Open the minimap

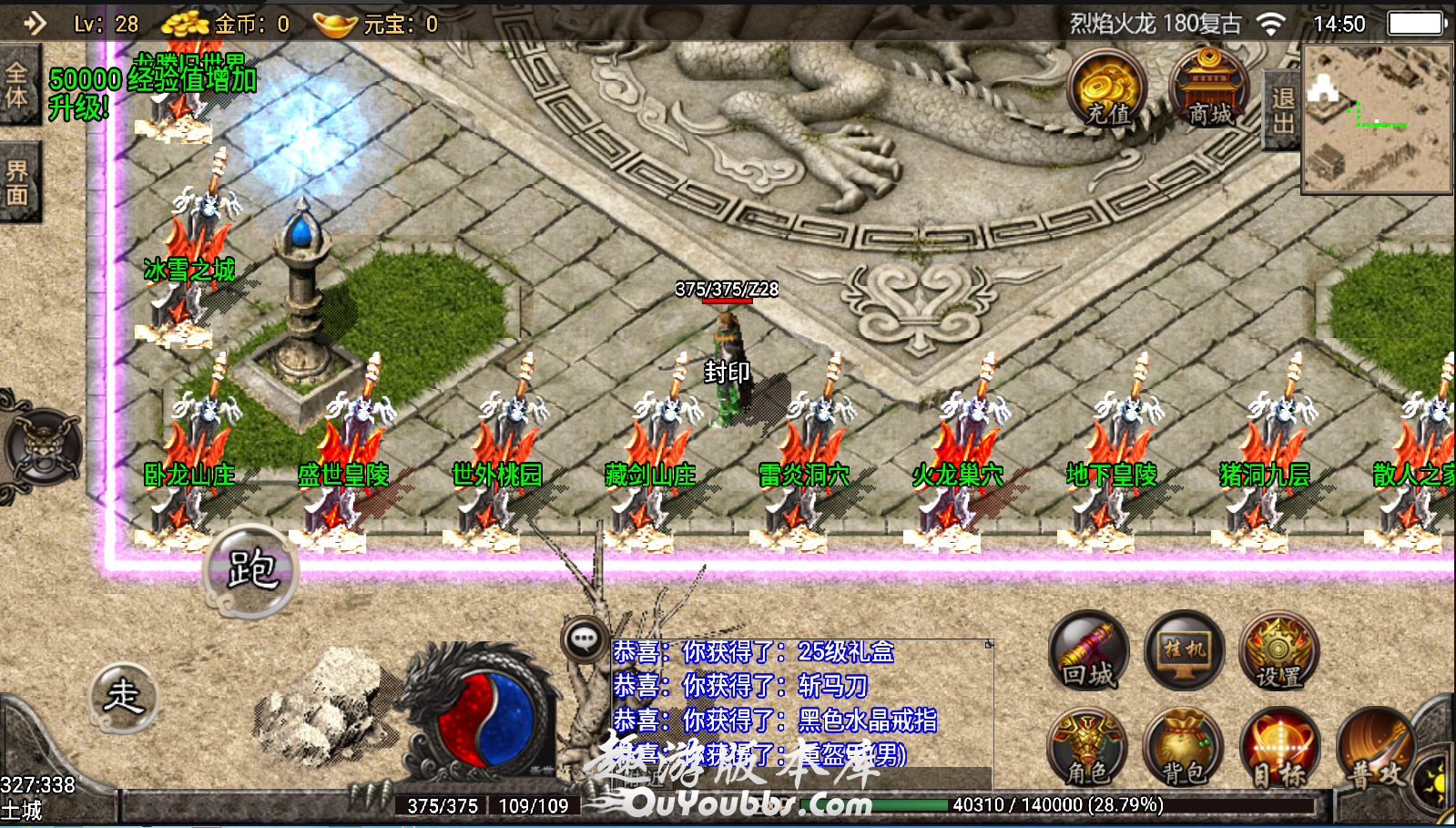pyautogui.click(x=1377, y=119)
